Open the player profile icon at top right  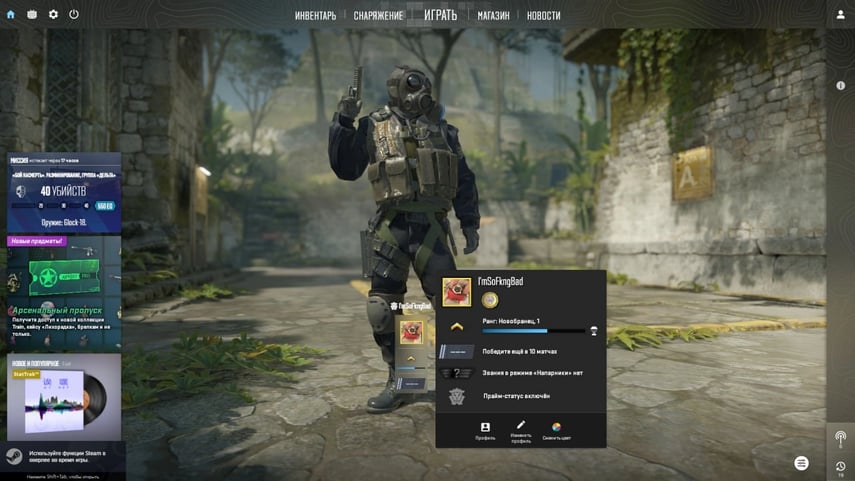tap(840, 15)
